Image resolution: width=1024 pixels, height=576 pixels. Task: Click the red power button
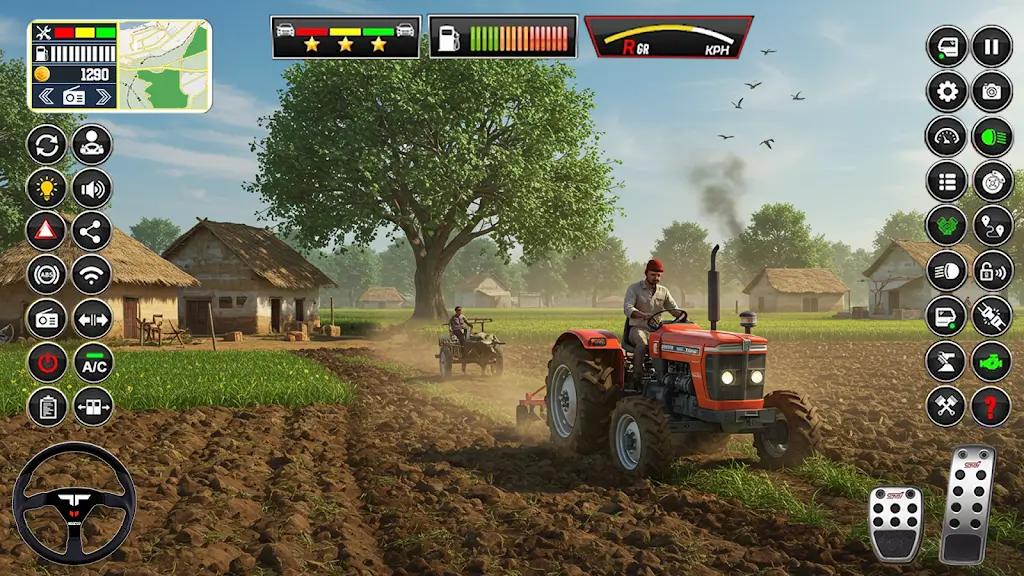[x=47, y=363]
